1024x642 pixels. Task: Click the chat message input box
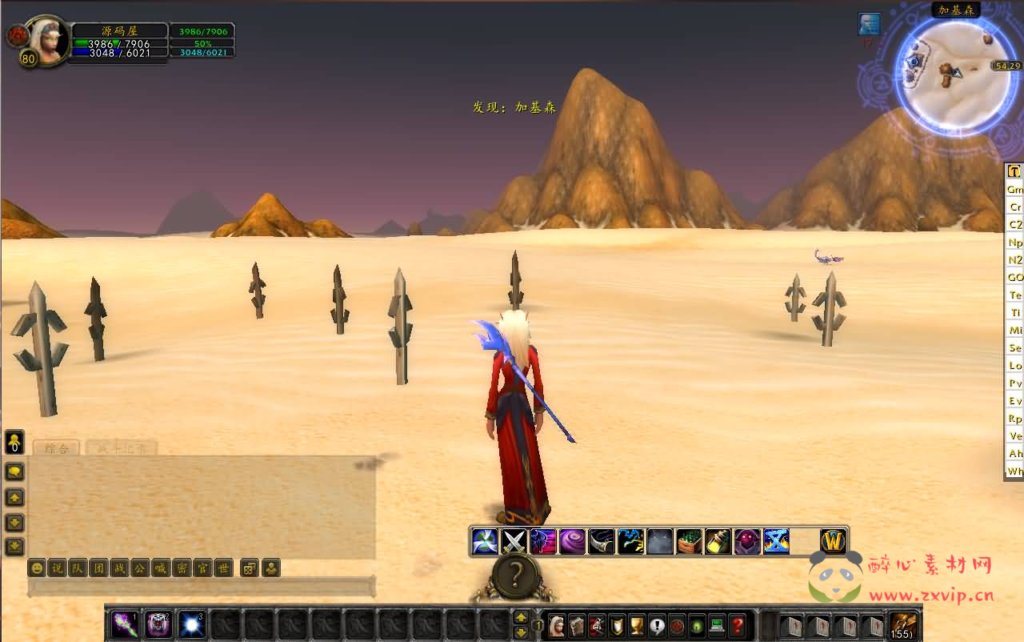pyautogui.click(x=200, y=587)
